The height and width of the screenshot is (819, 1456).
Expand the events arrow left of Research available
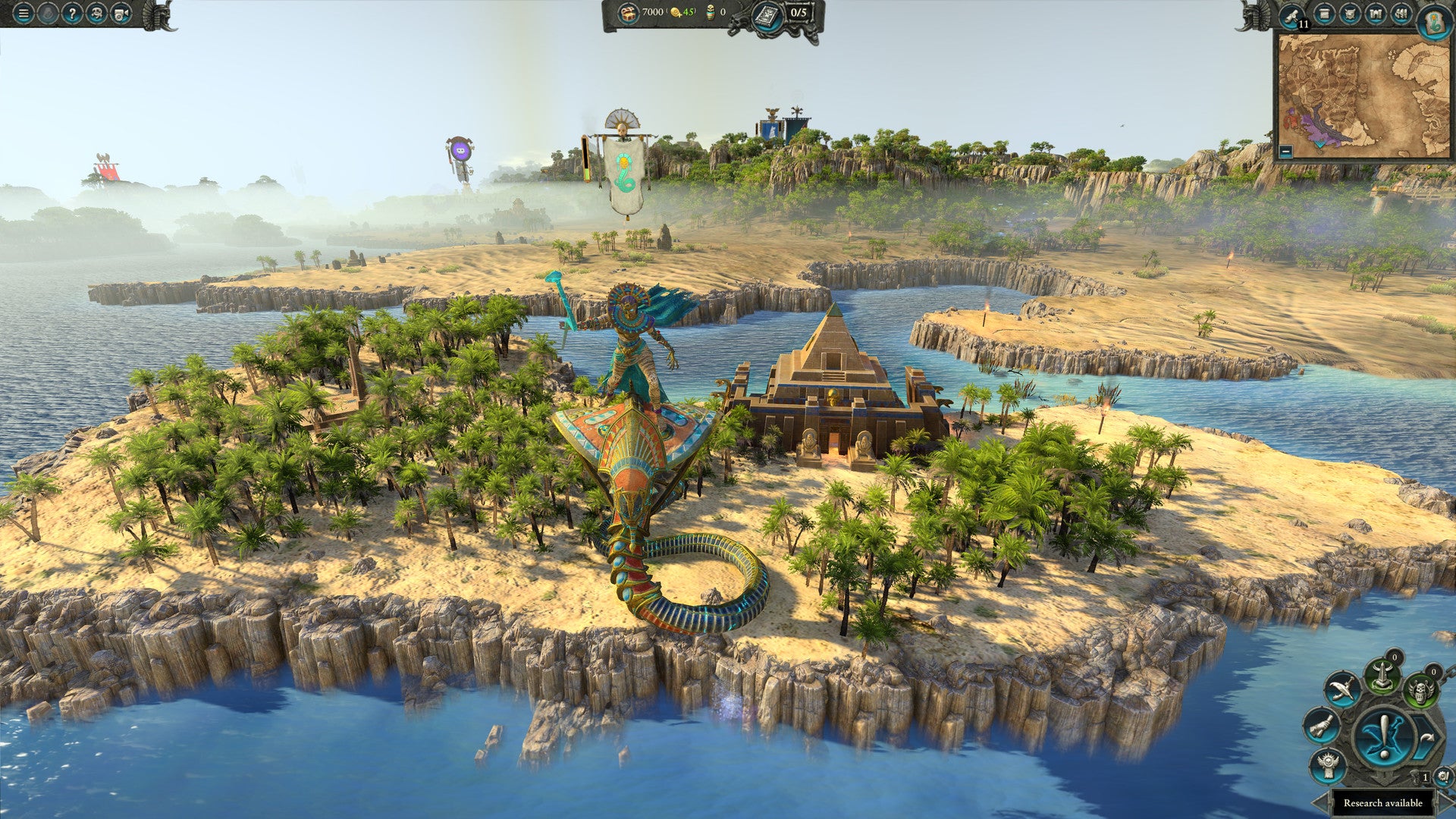click(1319, 801)
